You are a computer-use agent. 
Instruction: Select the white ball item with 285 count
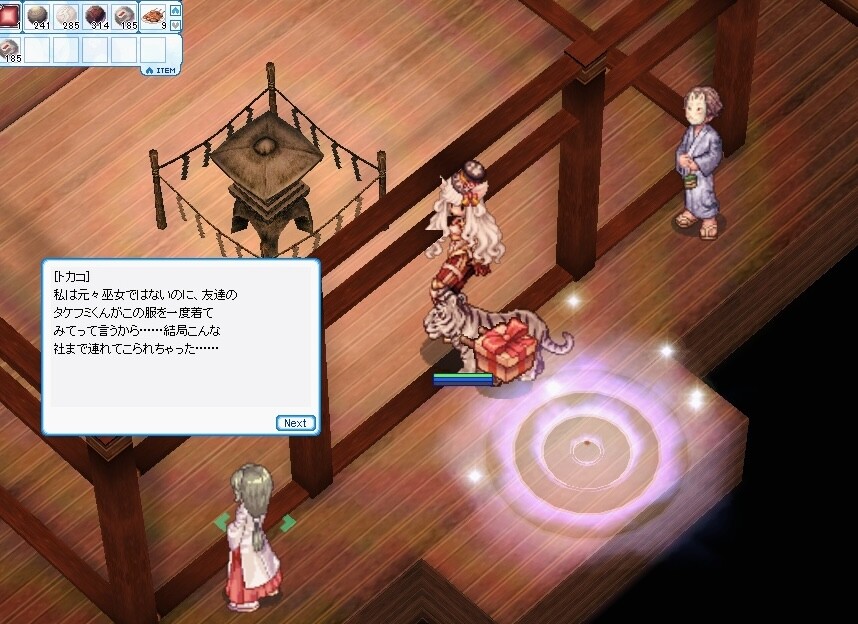pyautogui.click(x=68, y=15)
